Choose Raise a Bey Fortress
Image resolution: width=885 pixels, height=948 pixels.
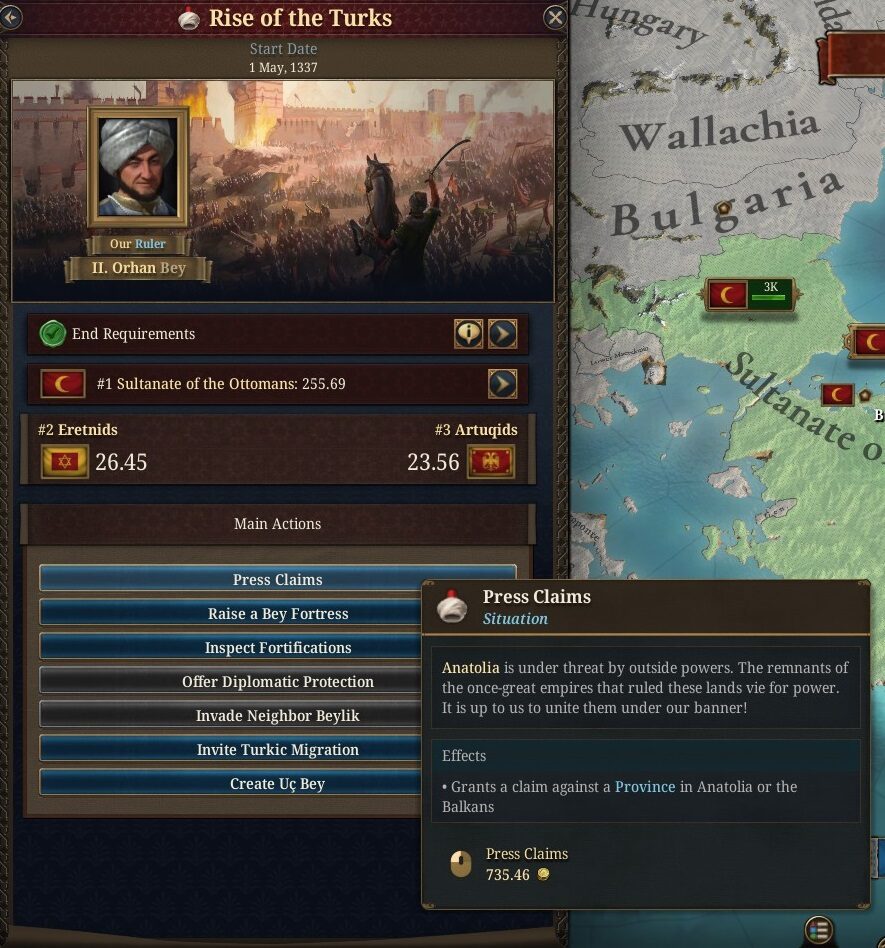point(230,614)
